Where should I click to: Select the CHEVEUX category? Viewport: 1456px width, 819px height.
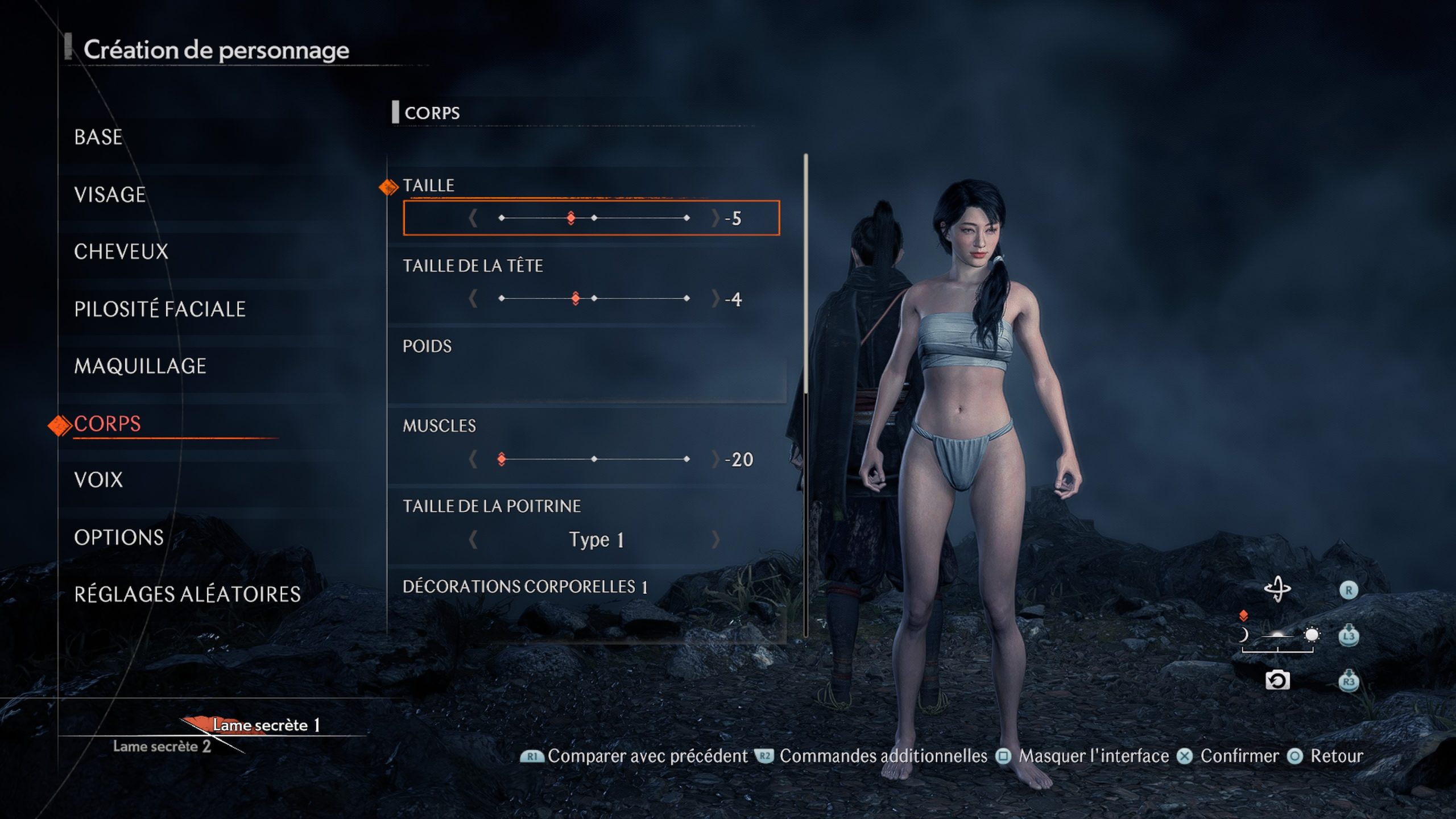(x=121, y=251)
